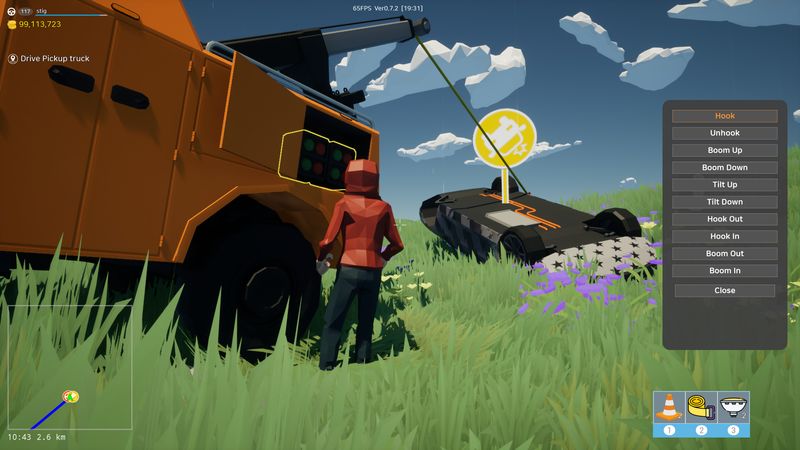Lower the crane with Boom Down
Screen dimensions: 800x450
point(724,167)
